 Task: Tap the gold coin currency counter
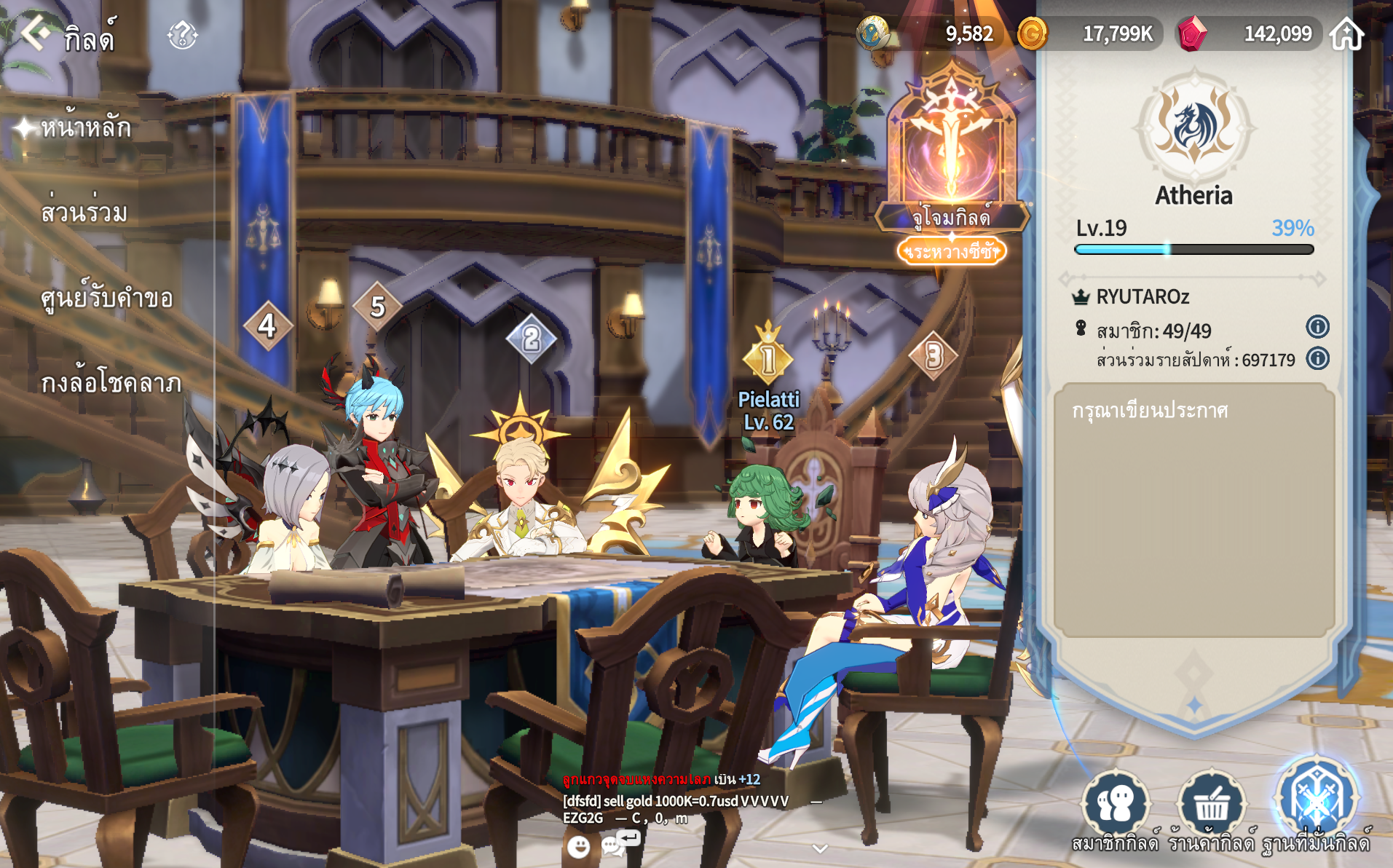point(1089,33)
